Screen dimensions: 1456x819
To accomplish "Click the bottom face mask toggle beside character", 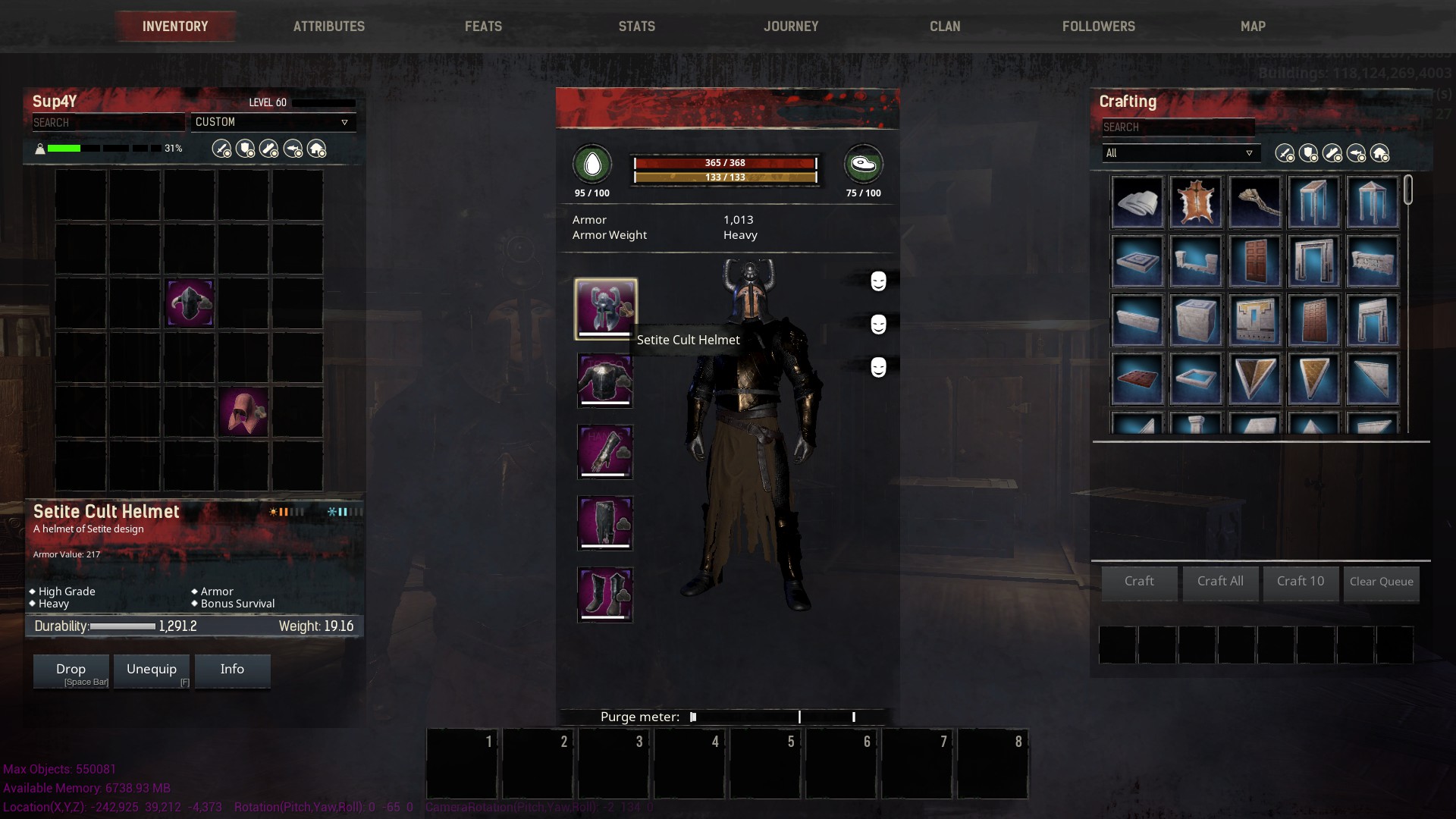I will 878,369.
